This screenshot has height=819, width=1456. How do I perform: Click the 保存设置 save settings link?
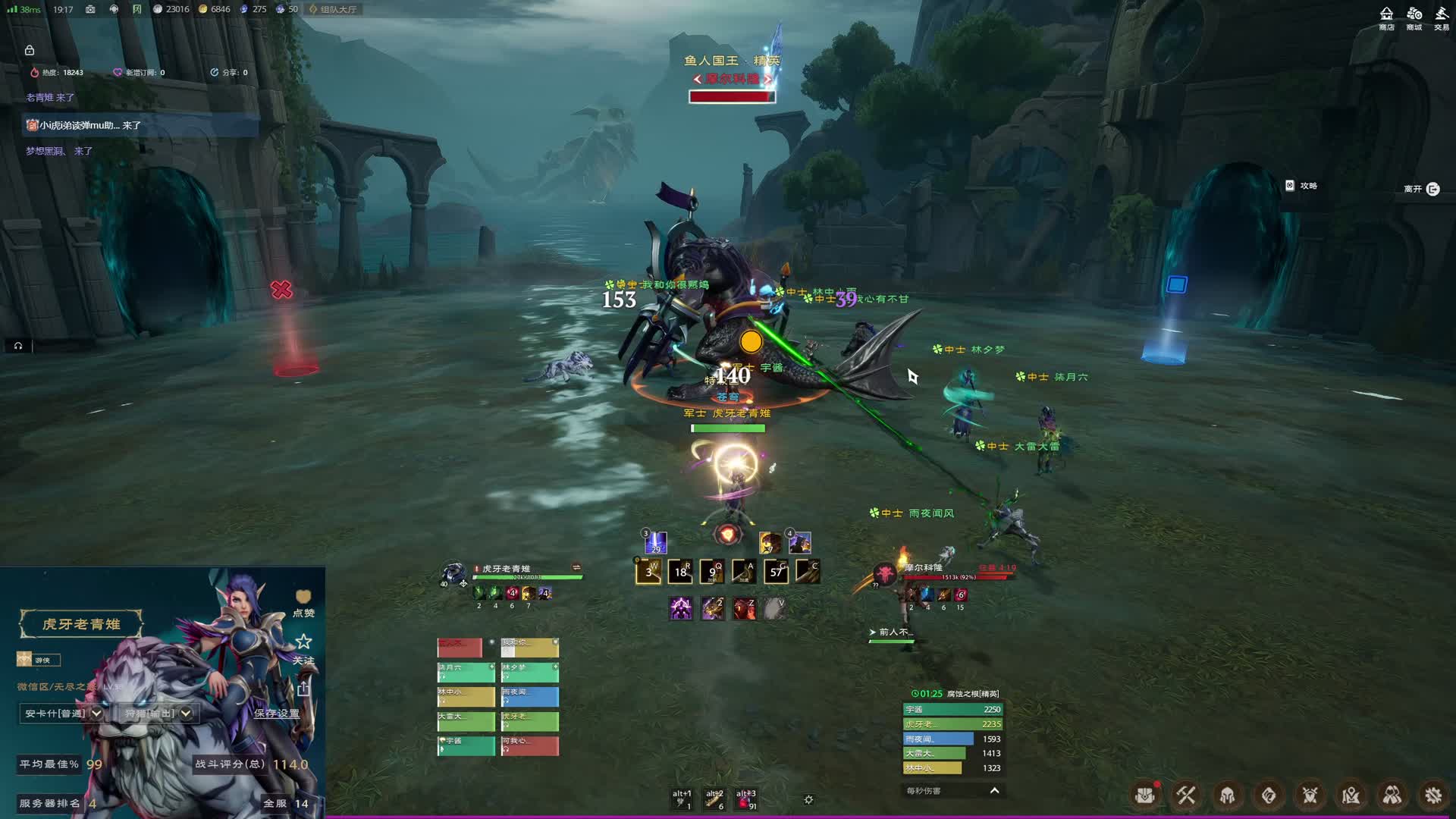pos(277,714)
